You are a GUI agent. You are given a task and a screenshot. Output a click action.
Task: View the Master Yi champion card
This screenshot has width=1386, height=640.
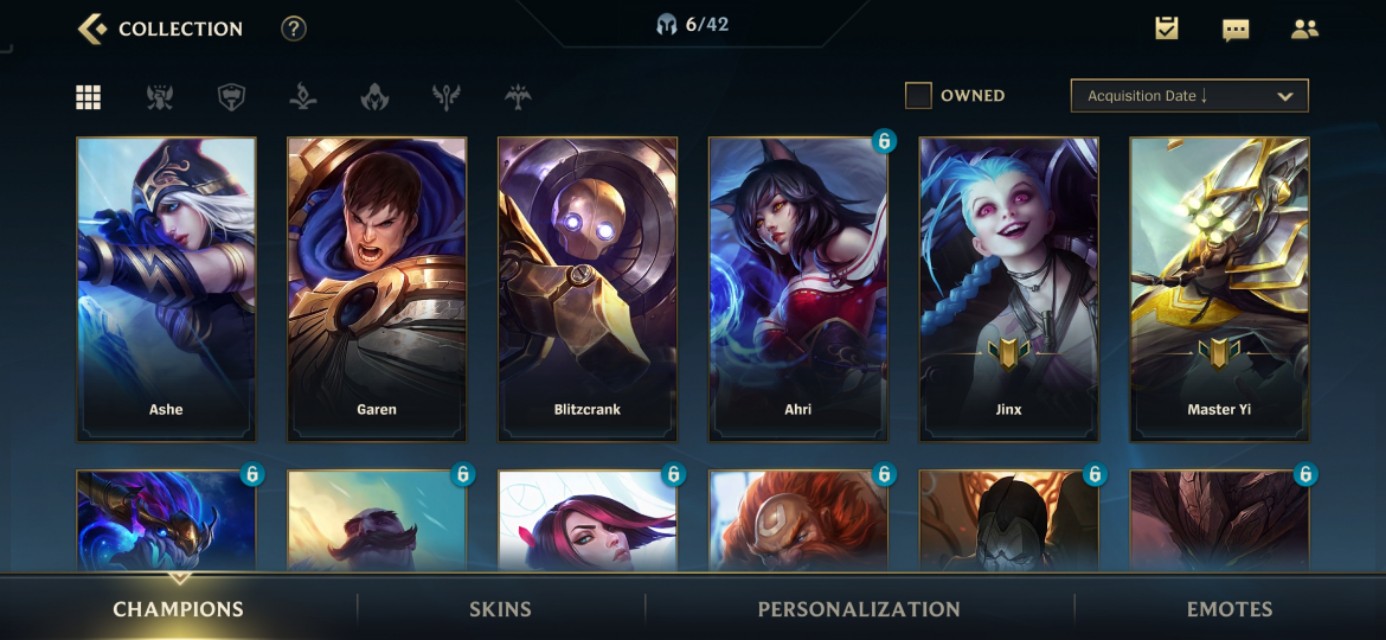[1219, 289]
